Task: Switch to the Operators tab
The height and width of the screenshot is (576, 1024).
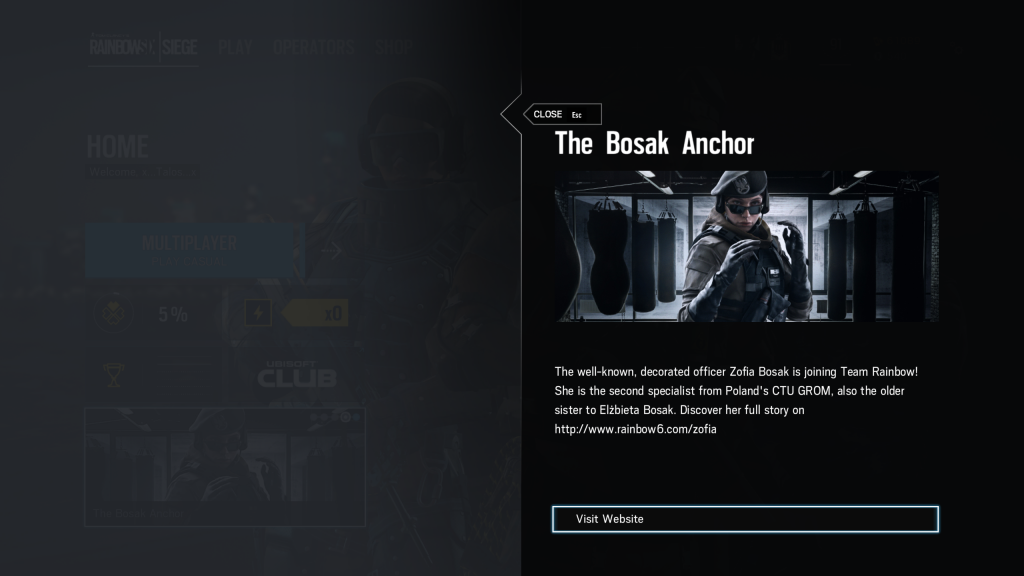Action: point(313,47)
